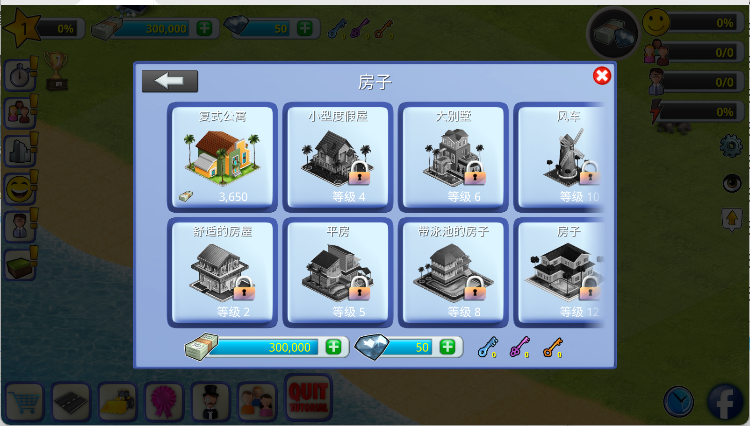Open the Facebook button
750x426 pixels.
pos(728,402)
